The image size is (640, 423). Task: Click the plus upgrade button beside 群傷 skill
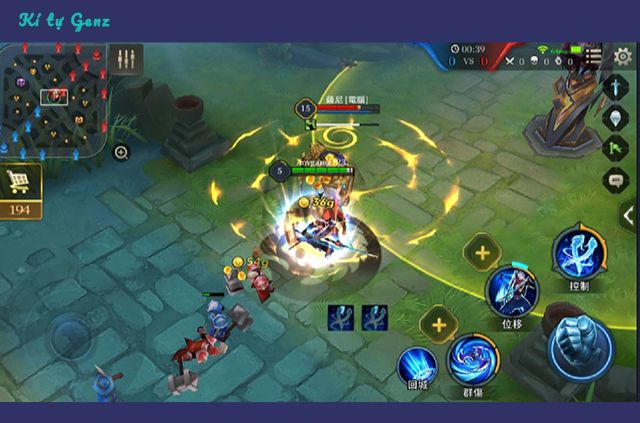[x=437, y=324]
